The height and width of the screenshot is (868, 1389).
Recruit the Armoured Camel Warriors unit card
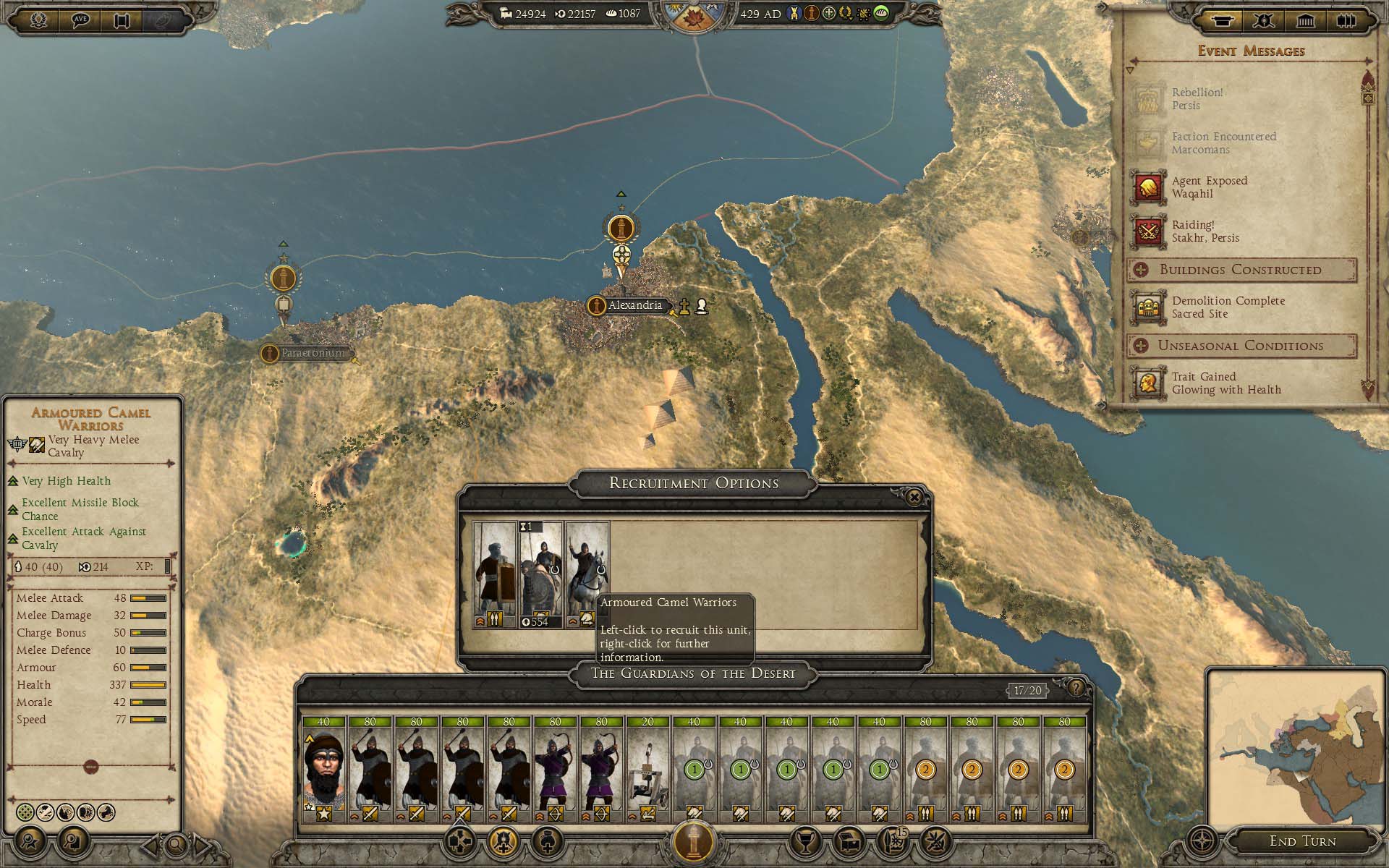(540, 574)
